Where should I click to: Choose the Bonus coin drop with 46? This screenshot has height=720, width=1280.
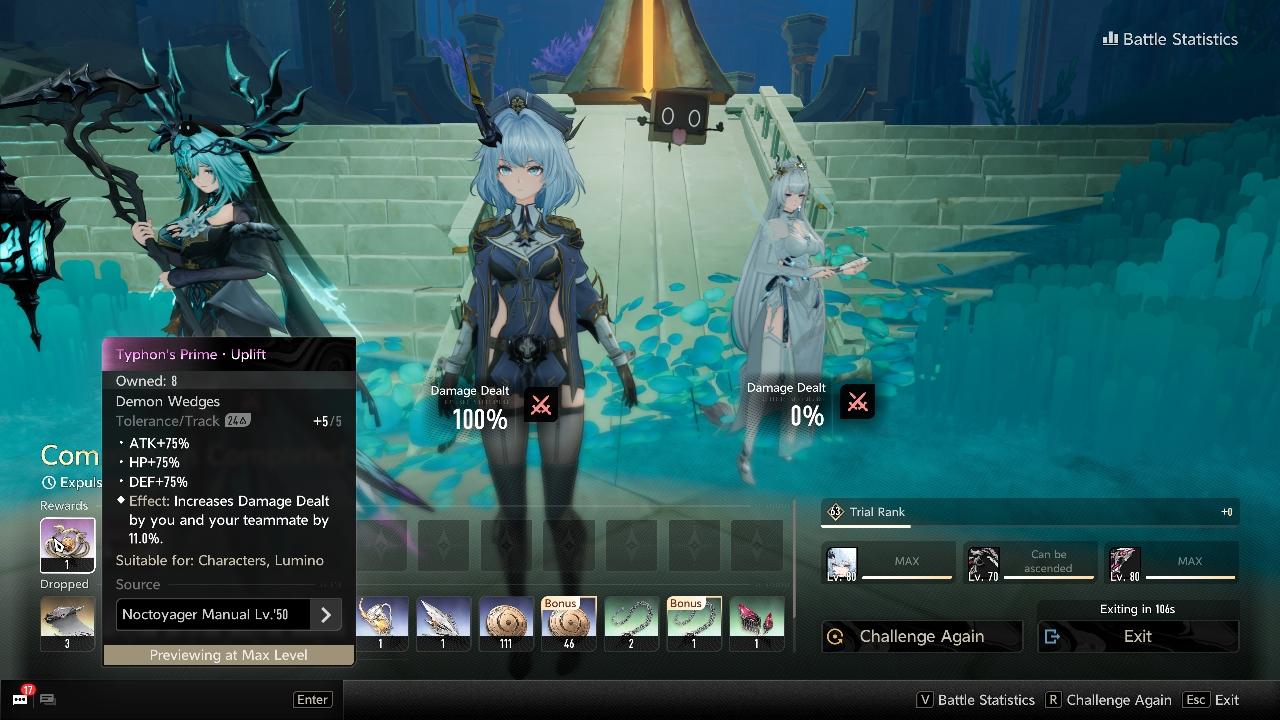click(568, 623)
